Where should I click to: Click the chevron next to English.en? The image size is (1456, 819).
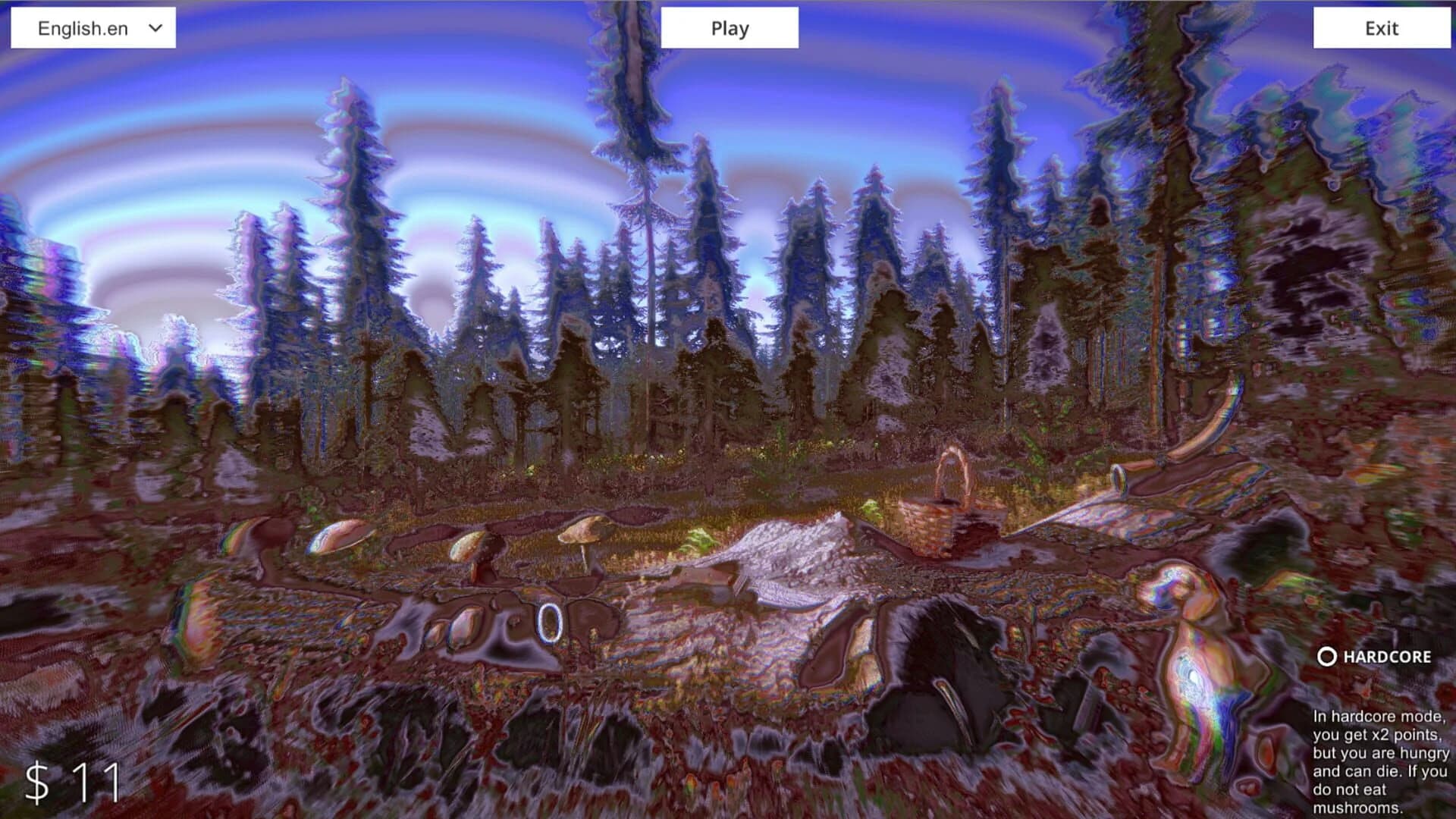(155, 28)
